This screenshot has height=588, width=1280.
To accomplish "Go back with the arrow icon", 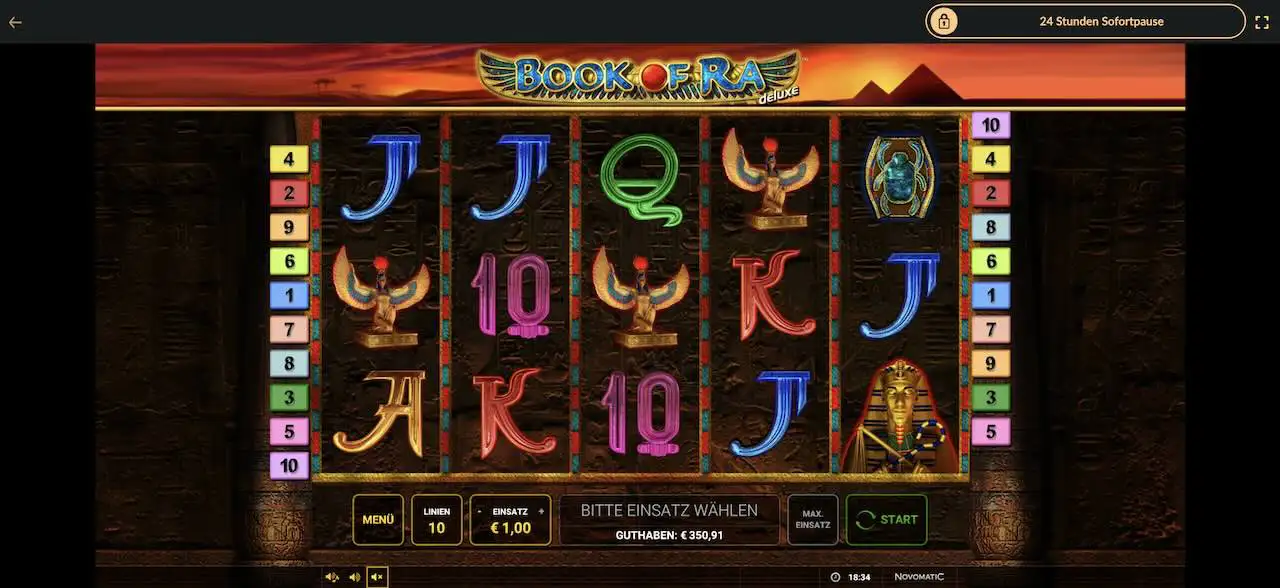I will (15, 22).
